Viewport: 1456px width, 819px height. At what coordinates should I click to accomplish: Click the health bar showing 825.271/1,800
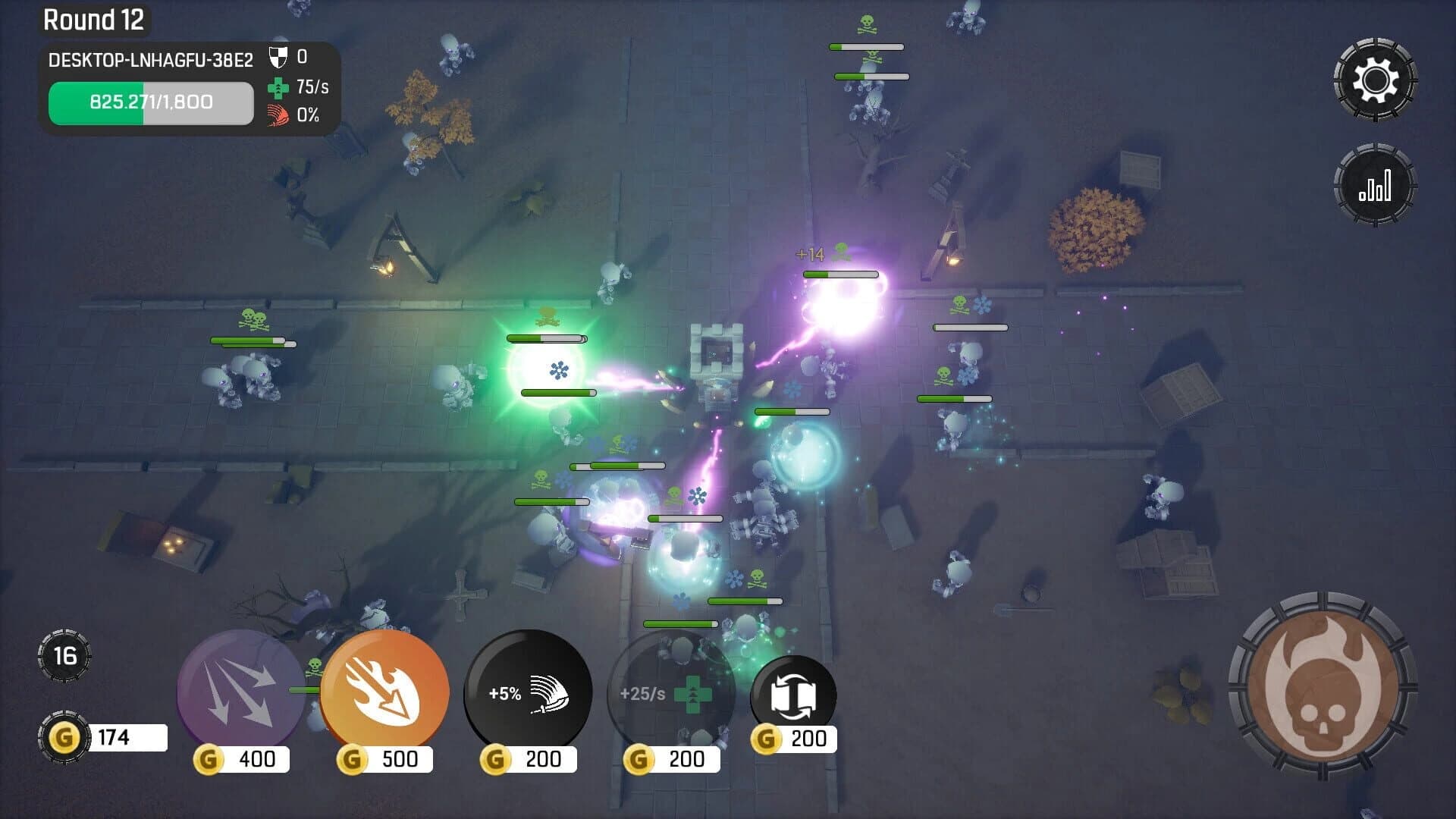(150, 102)
